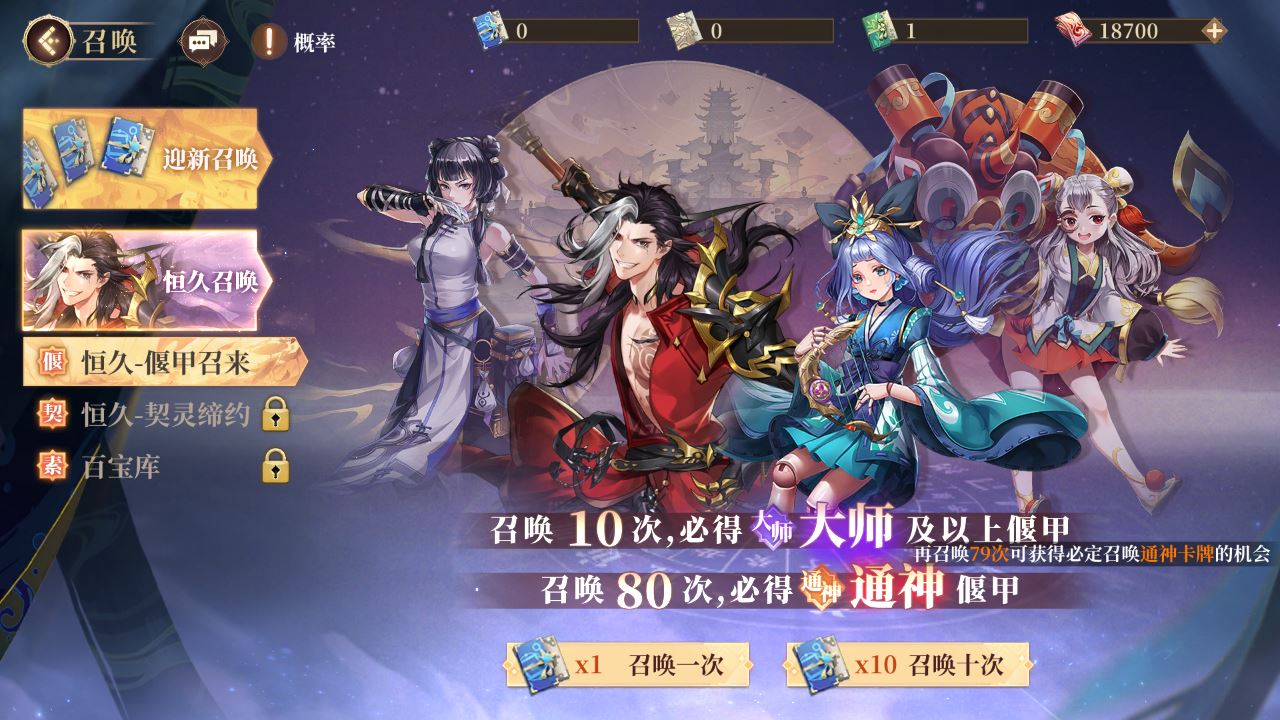The width and height of the screenshot is (1280, 720).
Task: Click the blue summon card currency icon
Action: pyautogui.click(x=487, y=30)
